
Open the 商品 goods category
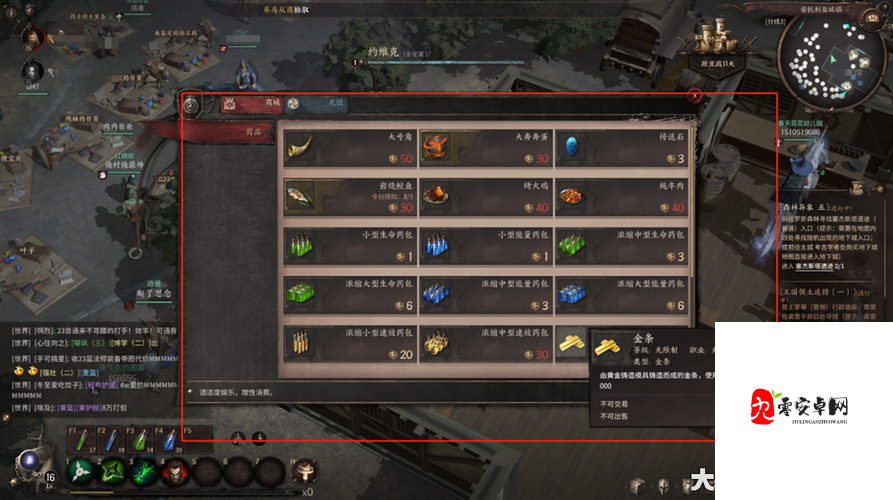point(228,131)
